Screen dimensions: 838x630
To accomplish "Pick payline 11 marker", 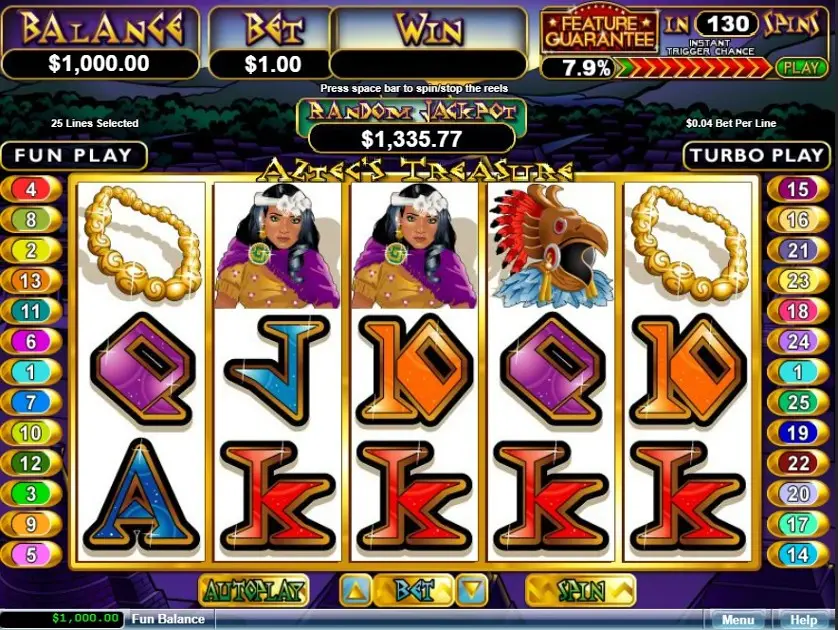I will click(31, 312).
